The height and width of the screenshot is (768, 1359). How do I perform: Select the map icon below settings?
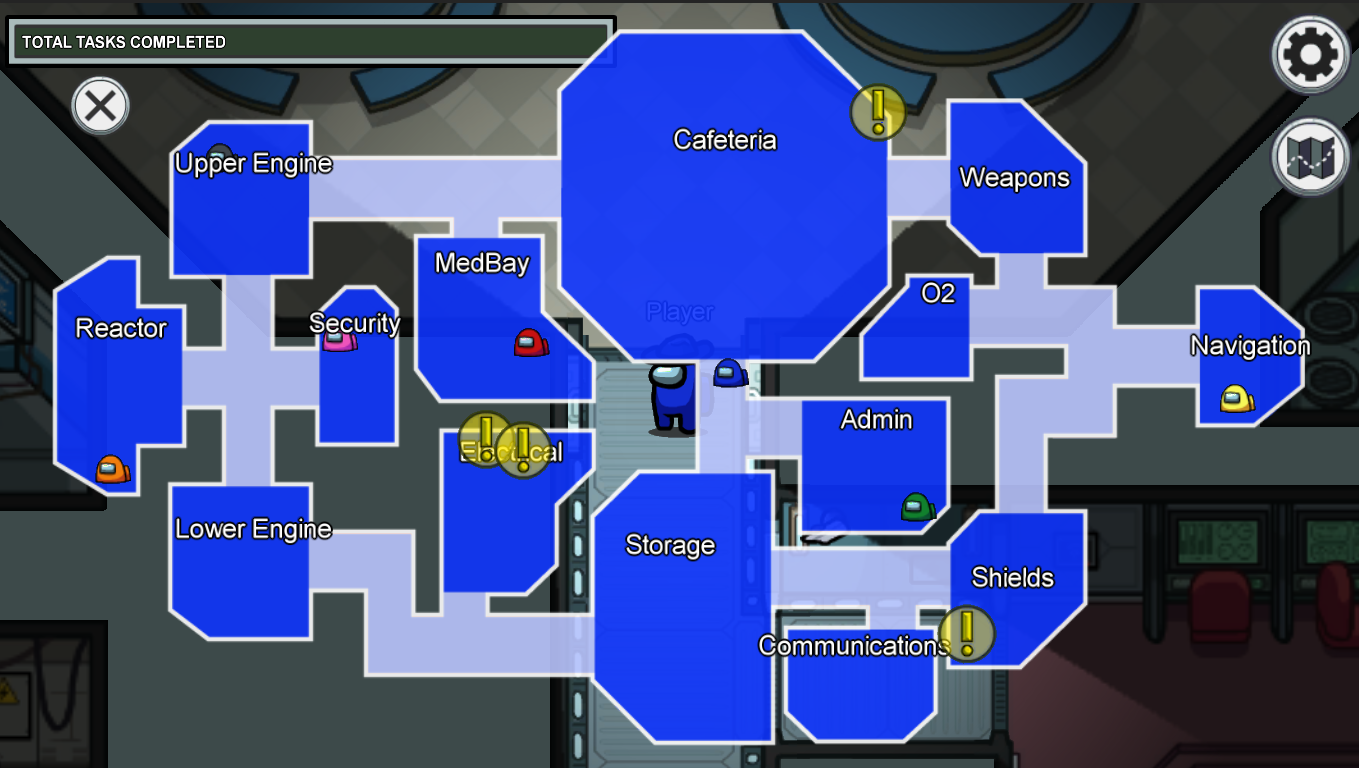(x=1309, y=155)
